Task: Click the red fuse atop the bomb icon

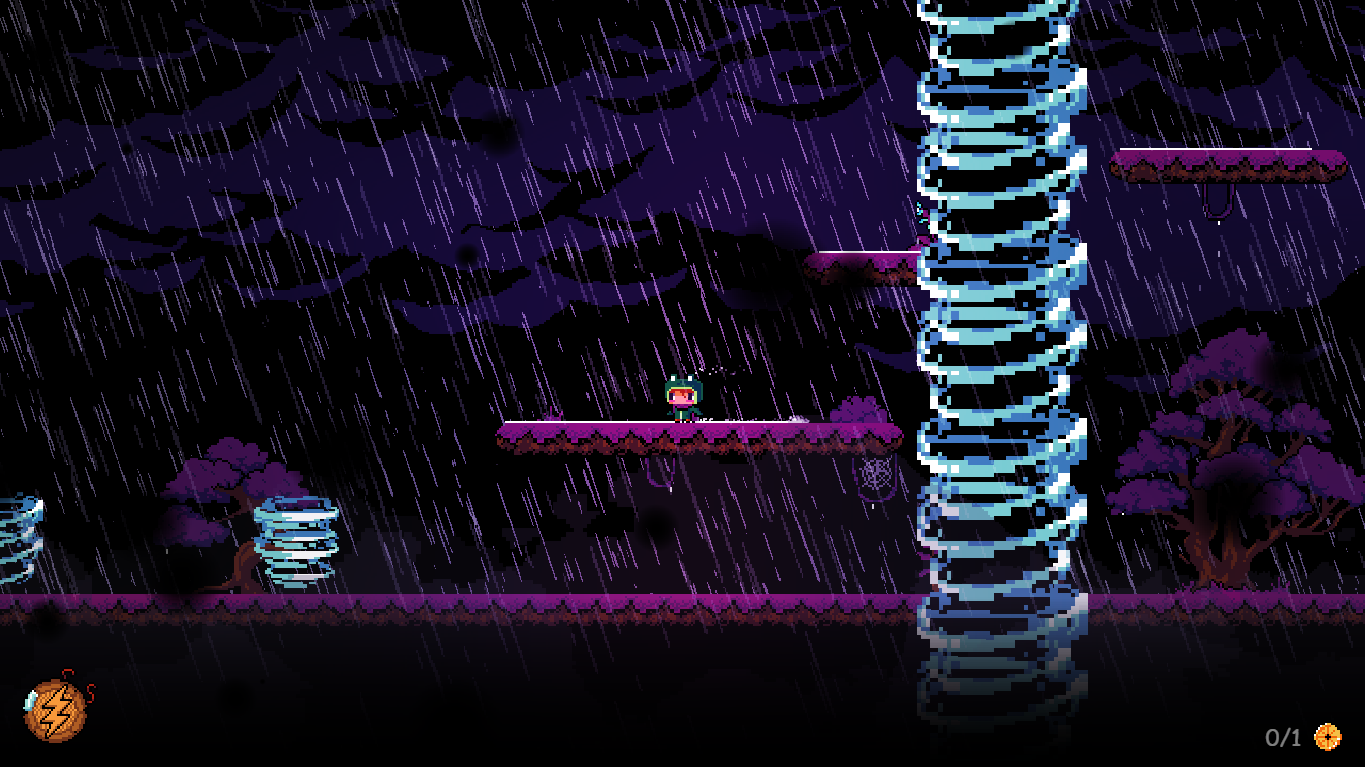Action: coord(67,673)
